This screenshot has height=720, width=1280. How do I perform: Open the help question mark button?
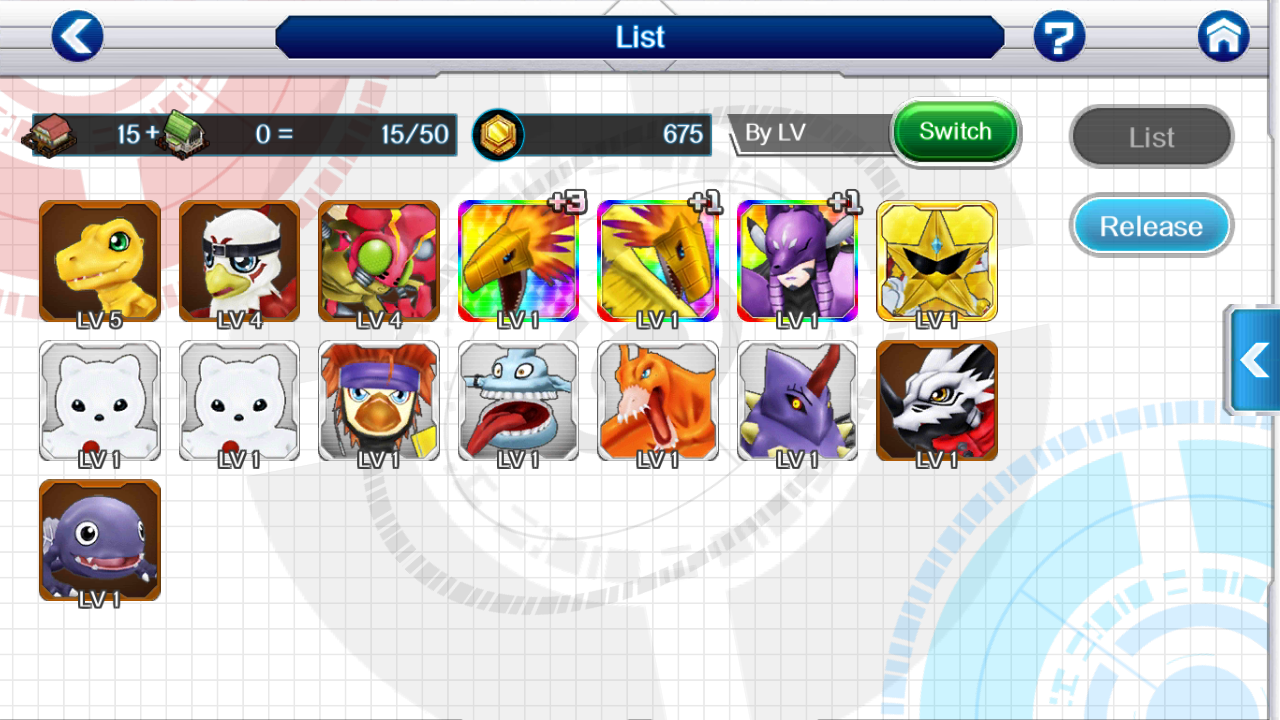coord(1059,37)
